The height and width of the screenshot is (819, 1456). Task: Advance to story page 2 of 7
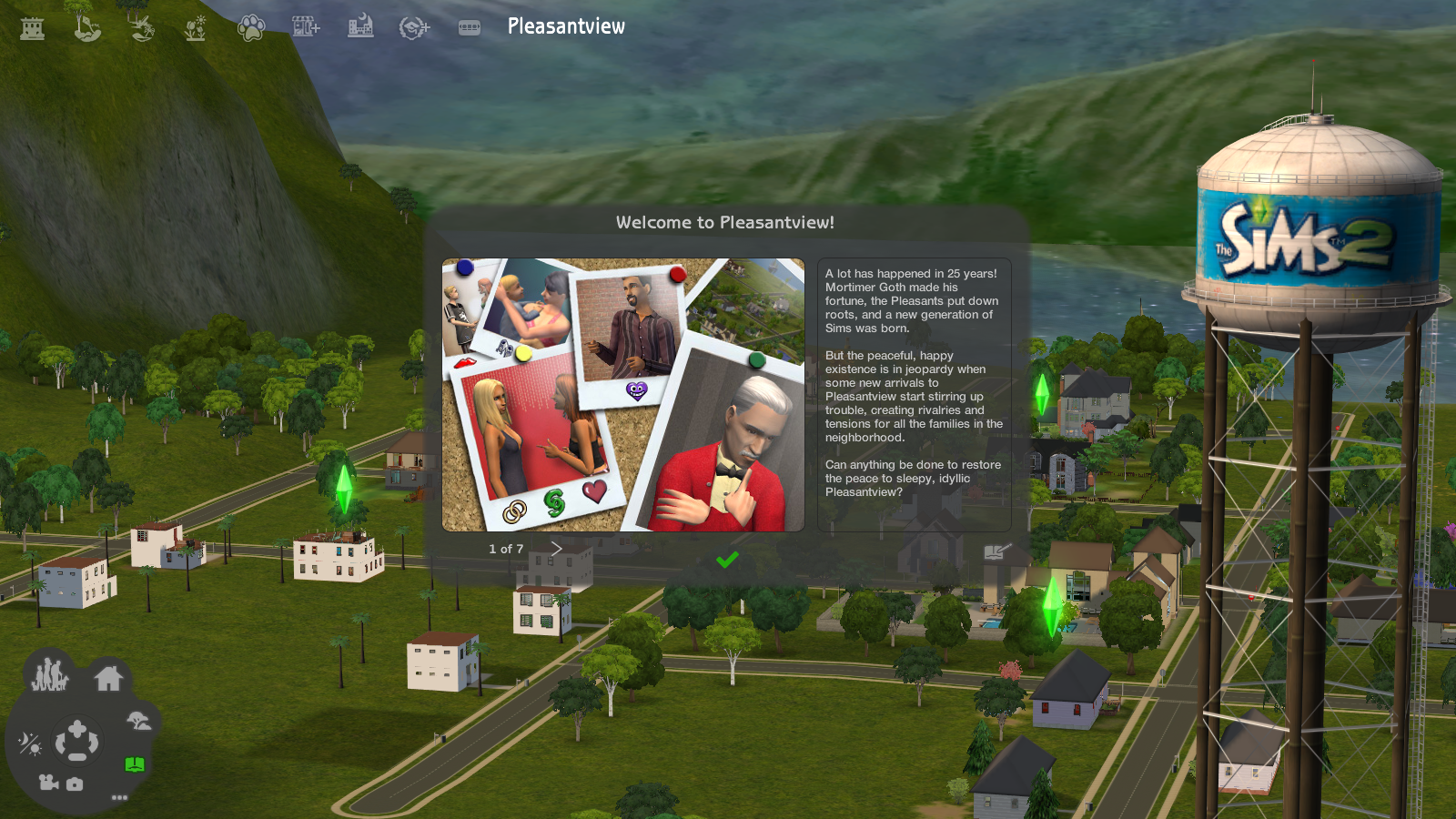[x=556, y=548]
